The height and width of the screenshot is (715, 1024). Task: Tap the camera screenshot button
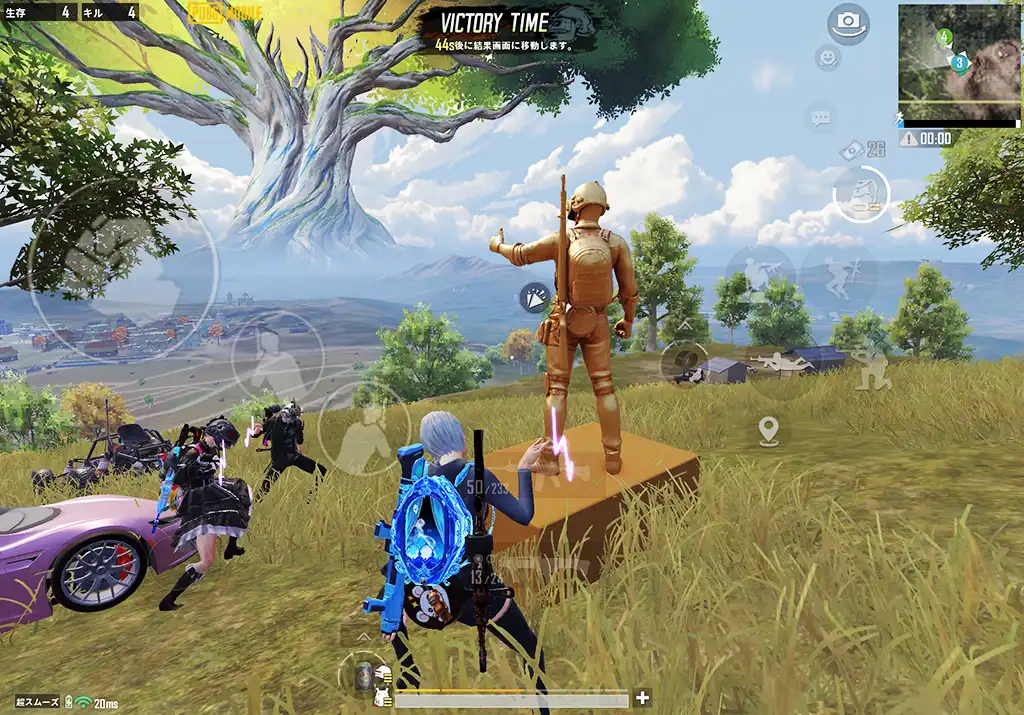848,22
